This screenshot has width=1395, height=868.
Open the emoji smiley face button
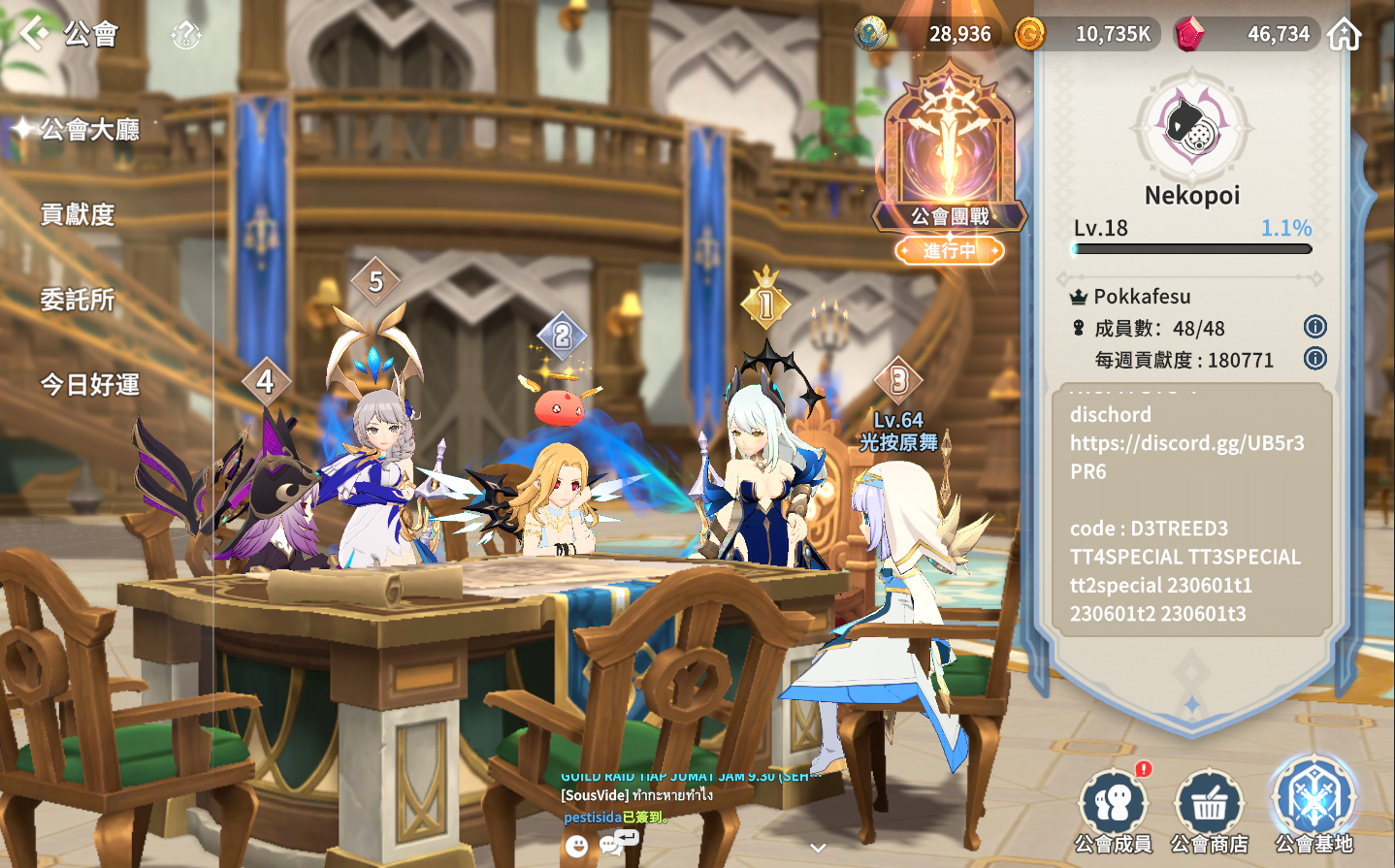tap(576, 846)
